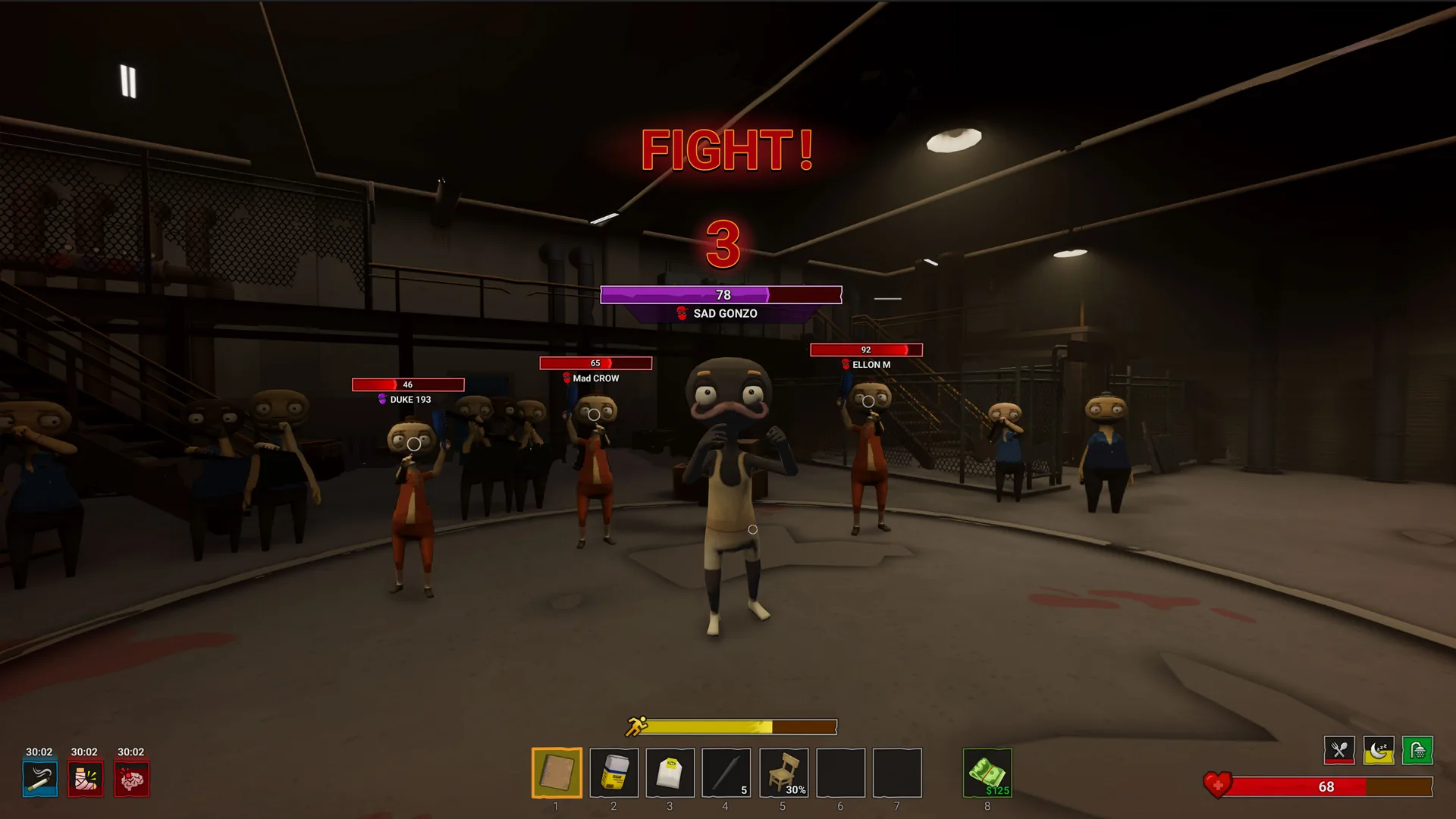The width and height of the screenshot is (1456, 819).
Task: Select the wooden chair slot at 30%
Action: [x=783, y=773]
